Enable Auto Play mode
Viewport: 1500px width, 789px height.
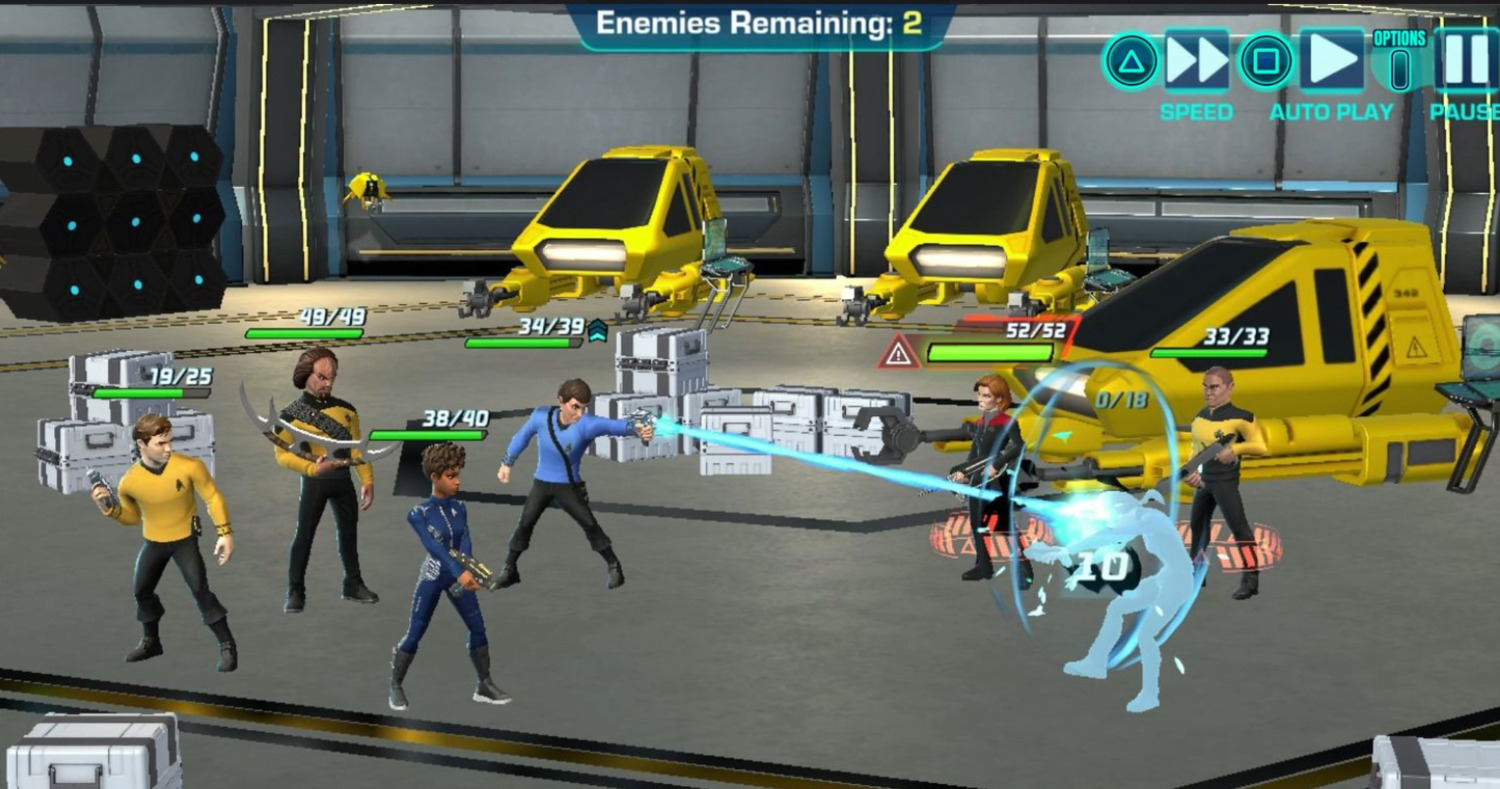pyautogui.click(x=1331, y=62)
